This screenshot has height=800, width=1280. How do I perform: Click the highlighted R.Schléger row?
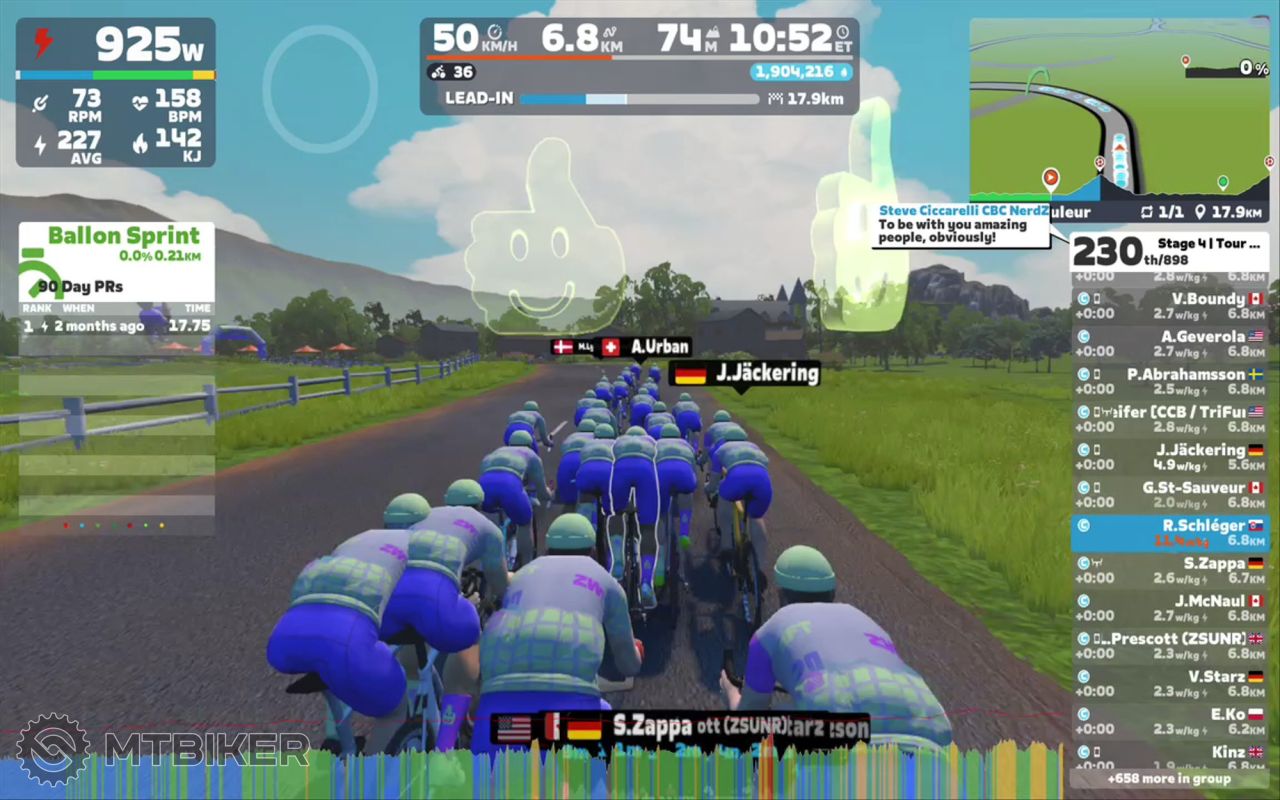click(1169, 533)
